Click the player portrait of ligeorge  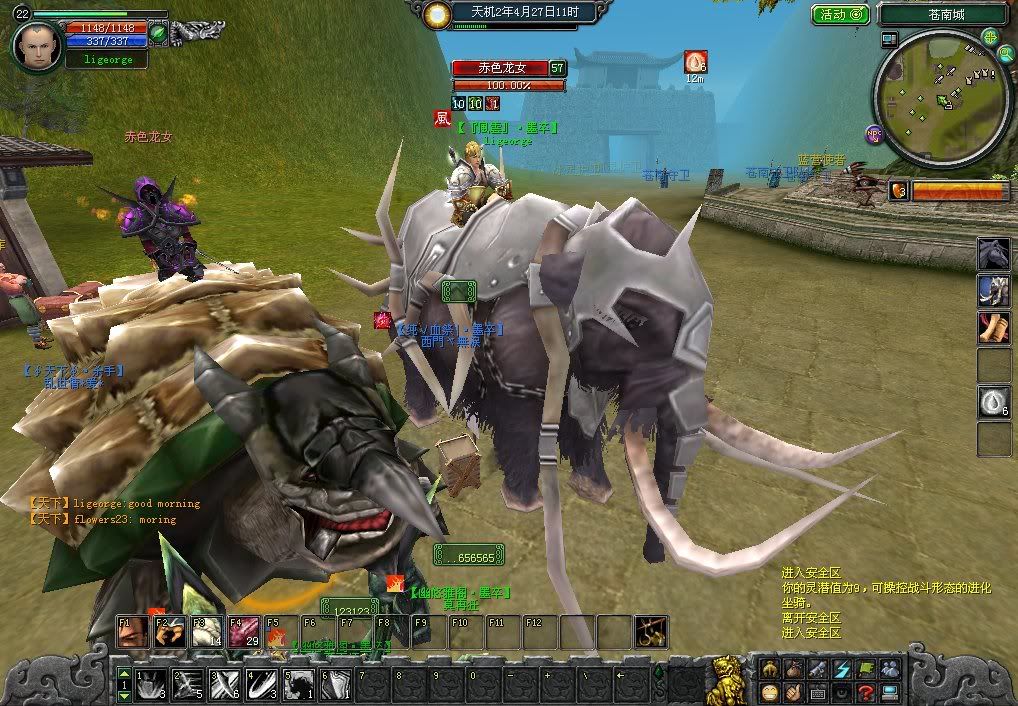[x=38, y=45]
